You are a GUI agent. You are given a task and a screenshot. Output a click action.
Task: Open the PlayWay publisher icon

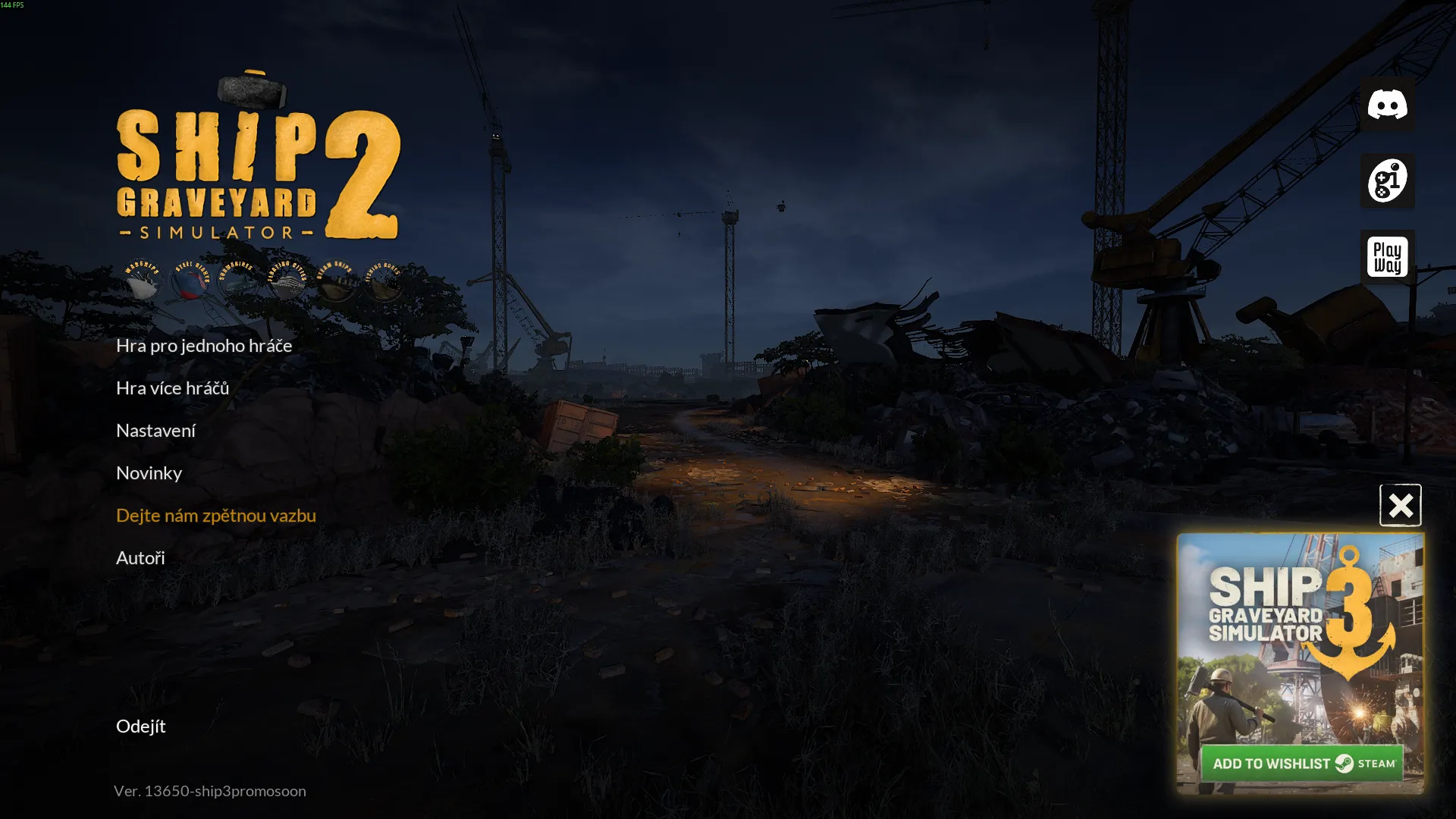click(1387, 256)
